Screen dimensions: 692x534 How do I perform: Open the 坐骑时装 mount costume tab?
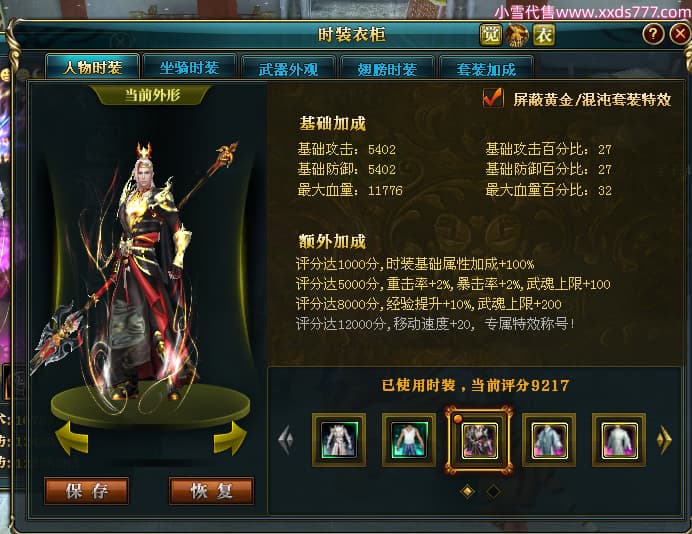pyautogui.click(x=189, y=67)
